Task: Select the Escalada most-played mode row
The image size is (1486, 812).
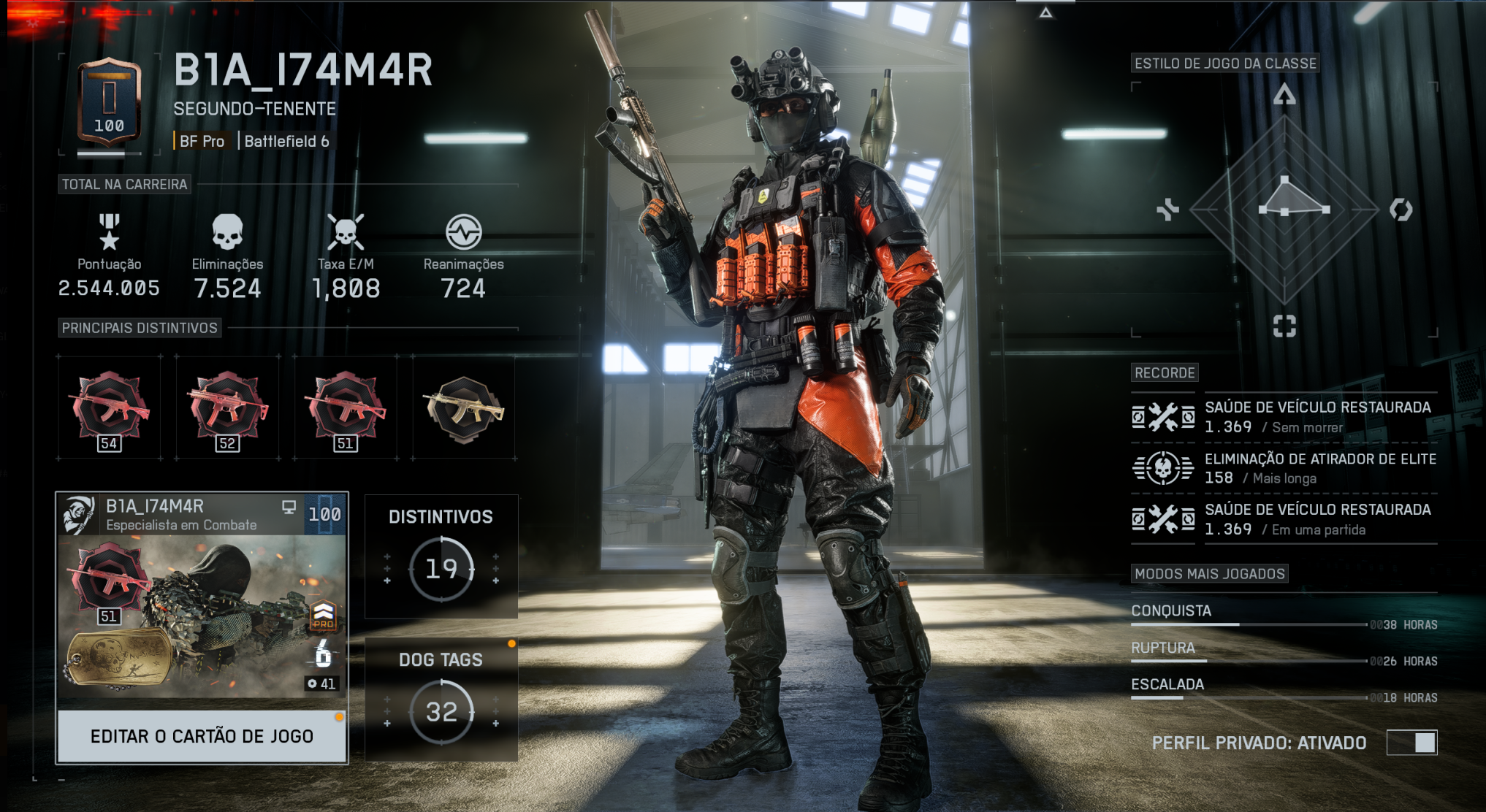Action: click(x=1284, y=689)
